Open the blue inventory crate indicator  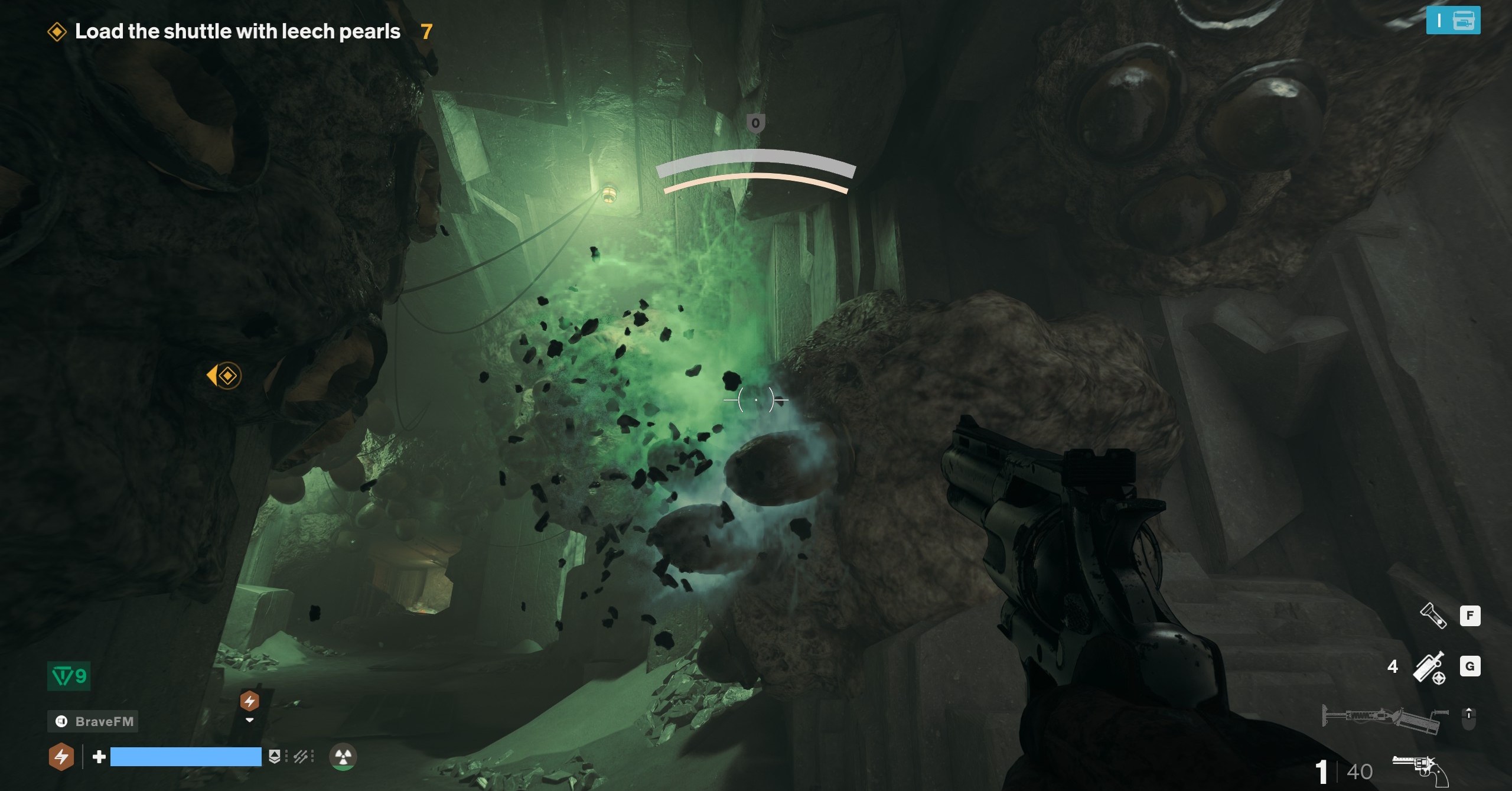pyautogui.click(x=1452, y=21)
